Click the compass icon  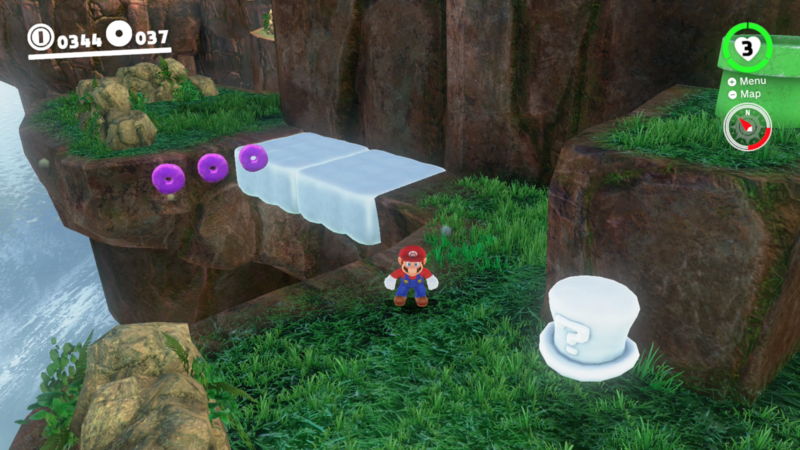click(x=747, y=127)
